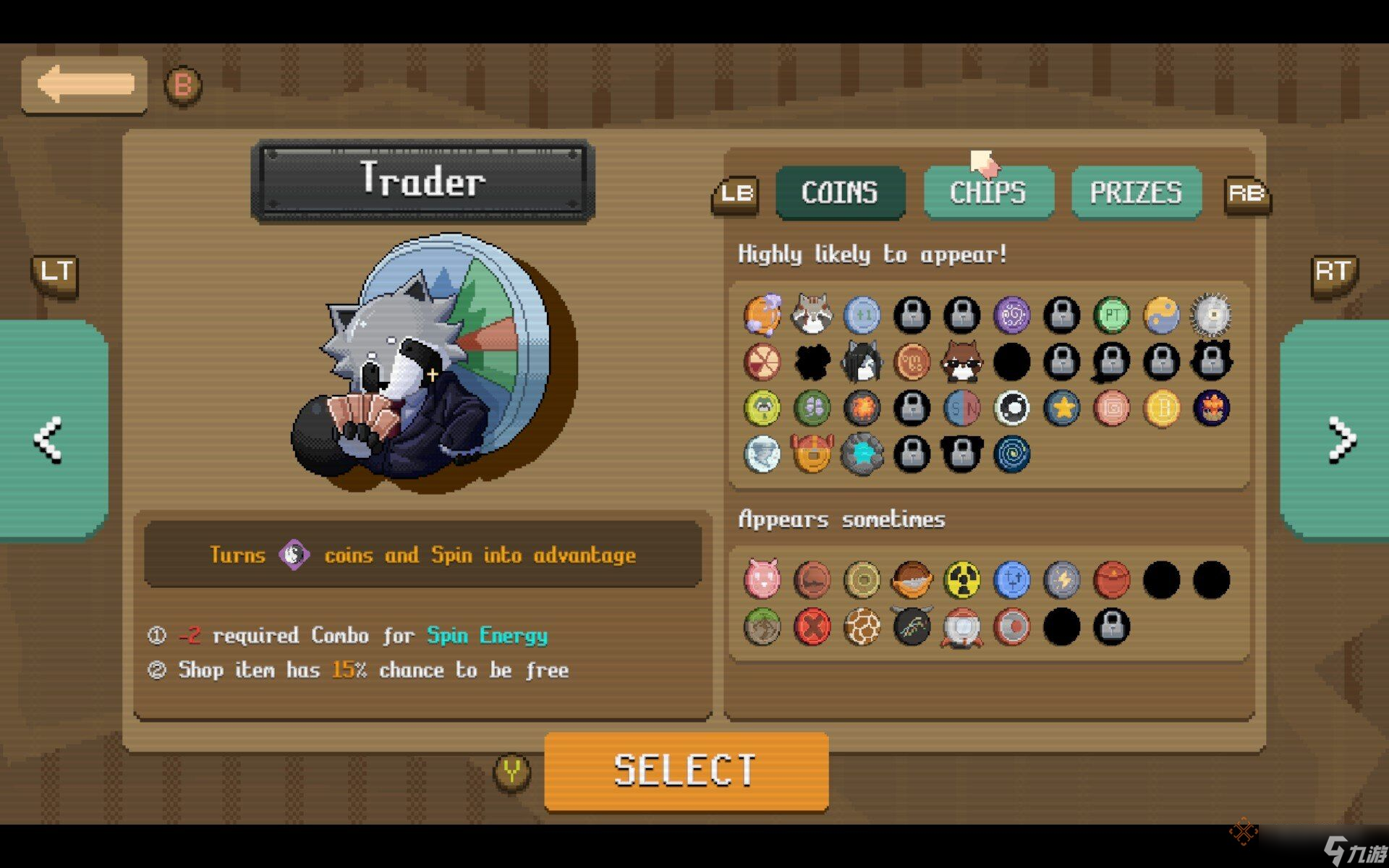1389x868 pixels.
Task: Open the PRIZES tab
Action: click(1136, 192)
